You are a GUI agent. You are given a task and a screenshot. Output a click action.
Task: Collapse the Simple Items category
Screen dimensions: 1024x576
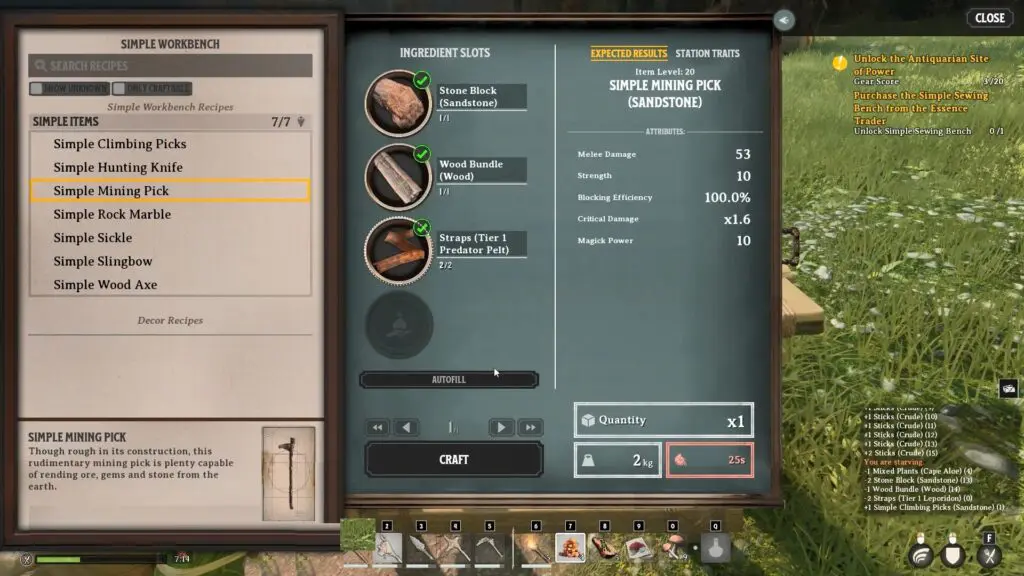point(301,122)
